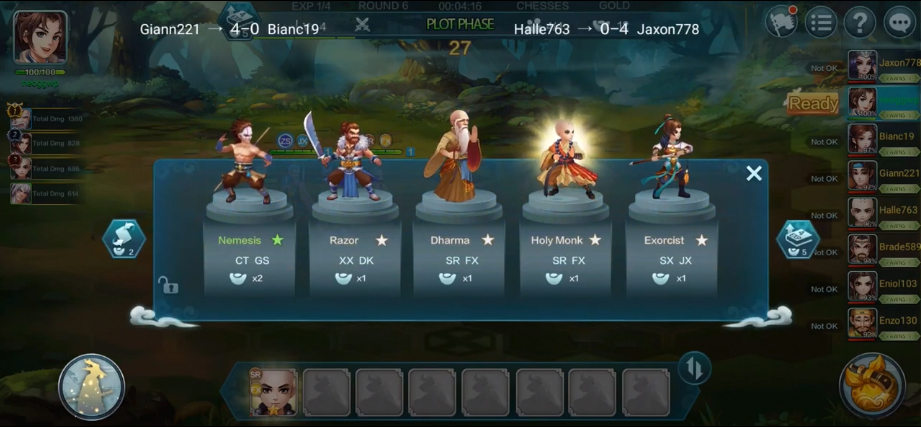Click the Ready button
921x427 pixels.
813,103
